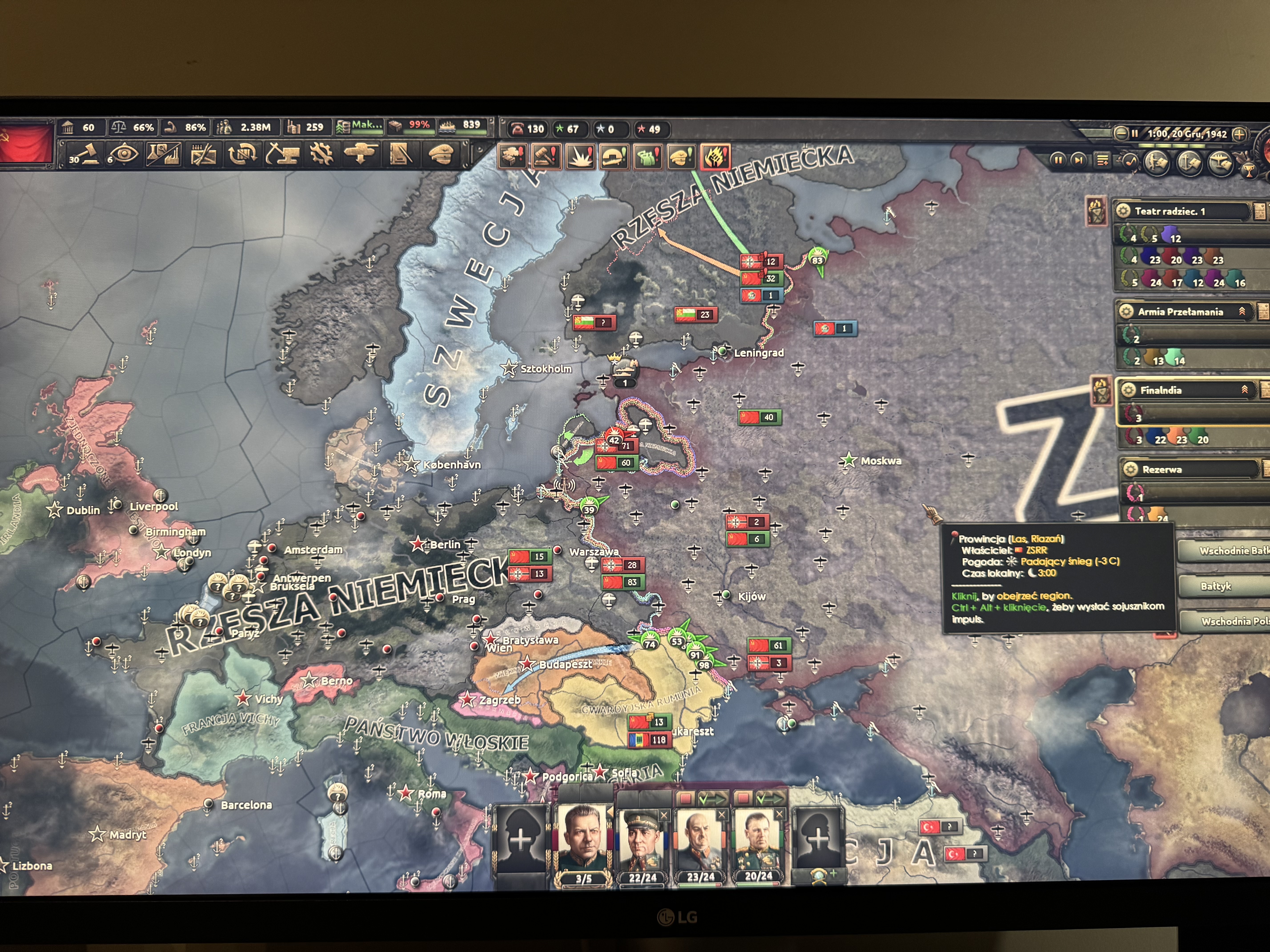Open the Soviet flag country overview
This screenshot has height=952, width=1270.
26,144
